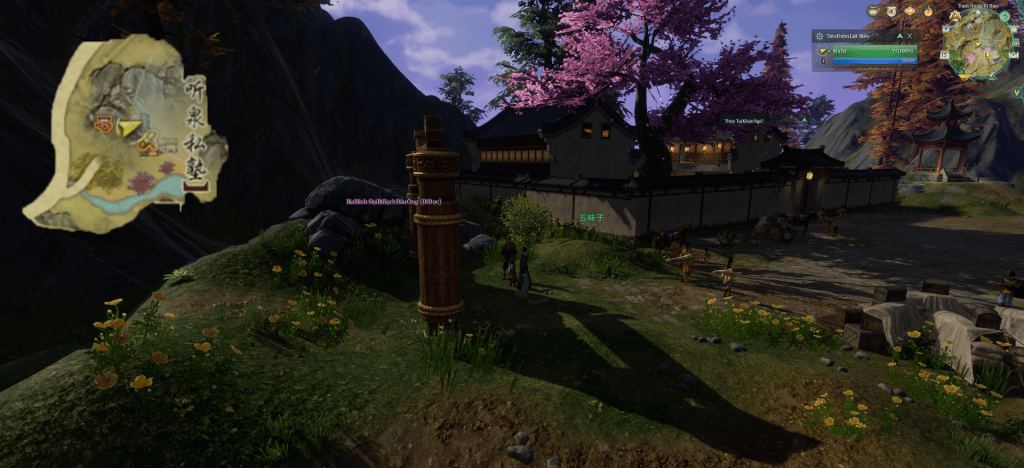Select the green round button atop the minimap
1024x468 pixels.
point(1005,16)
